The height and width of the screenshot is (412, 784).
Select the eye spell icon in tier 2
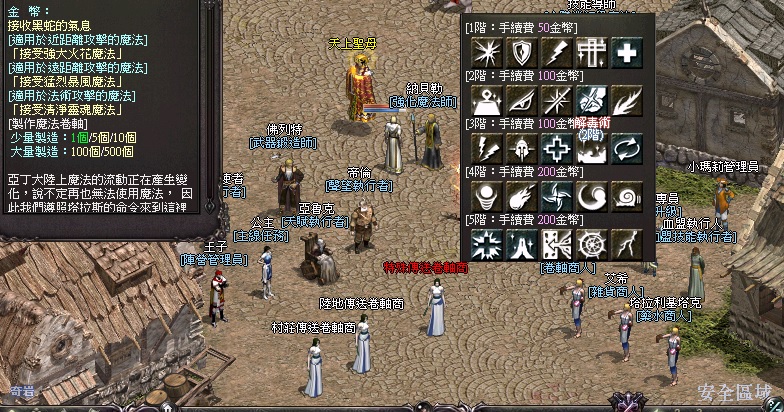[519, 101]
